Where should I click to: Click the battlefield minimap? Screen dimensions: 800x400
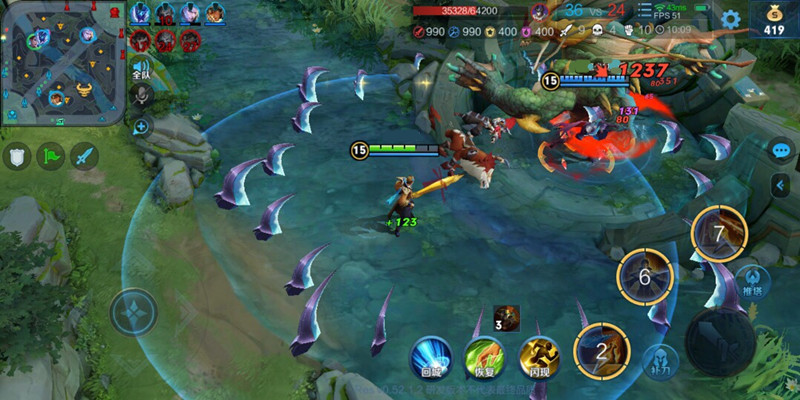[x=60, y=62]
